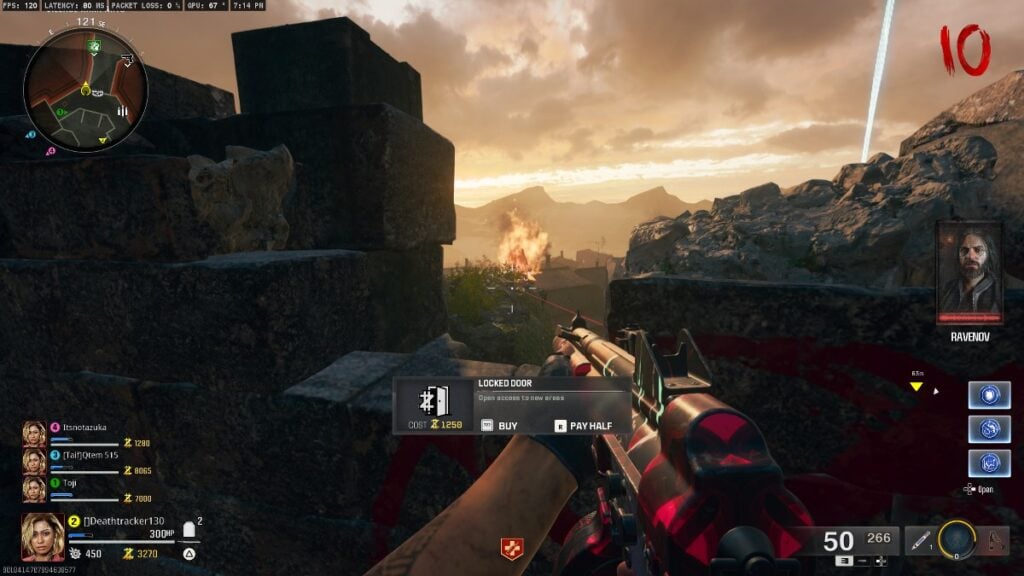Select the tactical equipment slot beside the ammo
The image size is (1024, 576).
coord(921,541)
